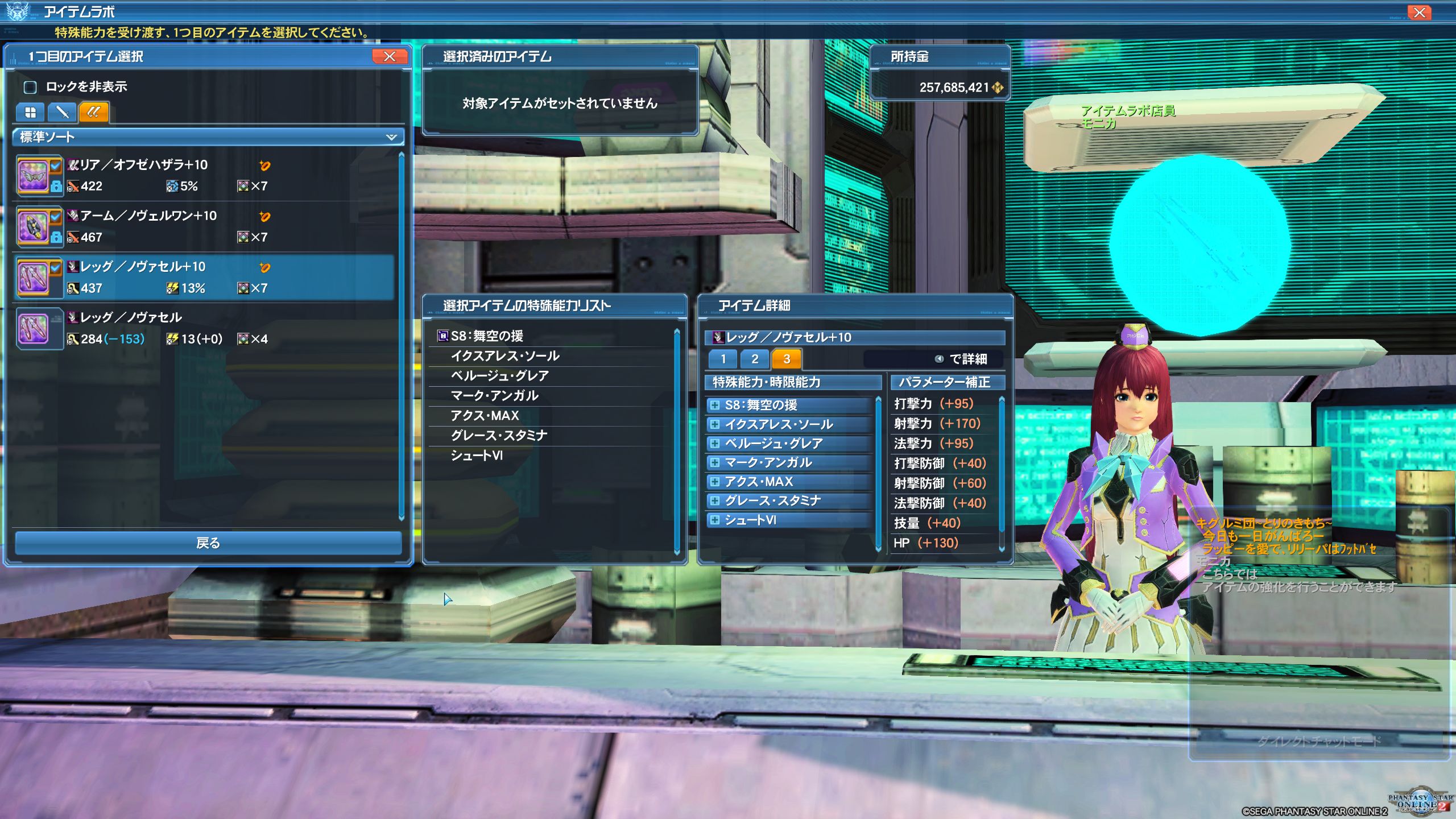Switch to the weapon sword tab
Screen dimensions: 1456x819
62,112
